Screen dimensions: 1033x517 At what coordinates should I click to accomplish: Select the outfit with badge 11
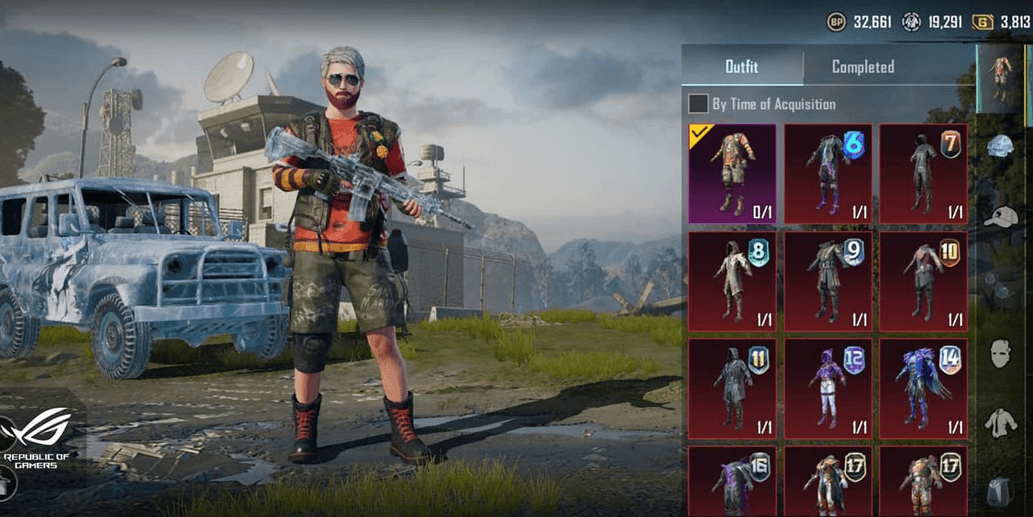732,388
